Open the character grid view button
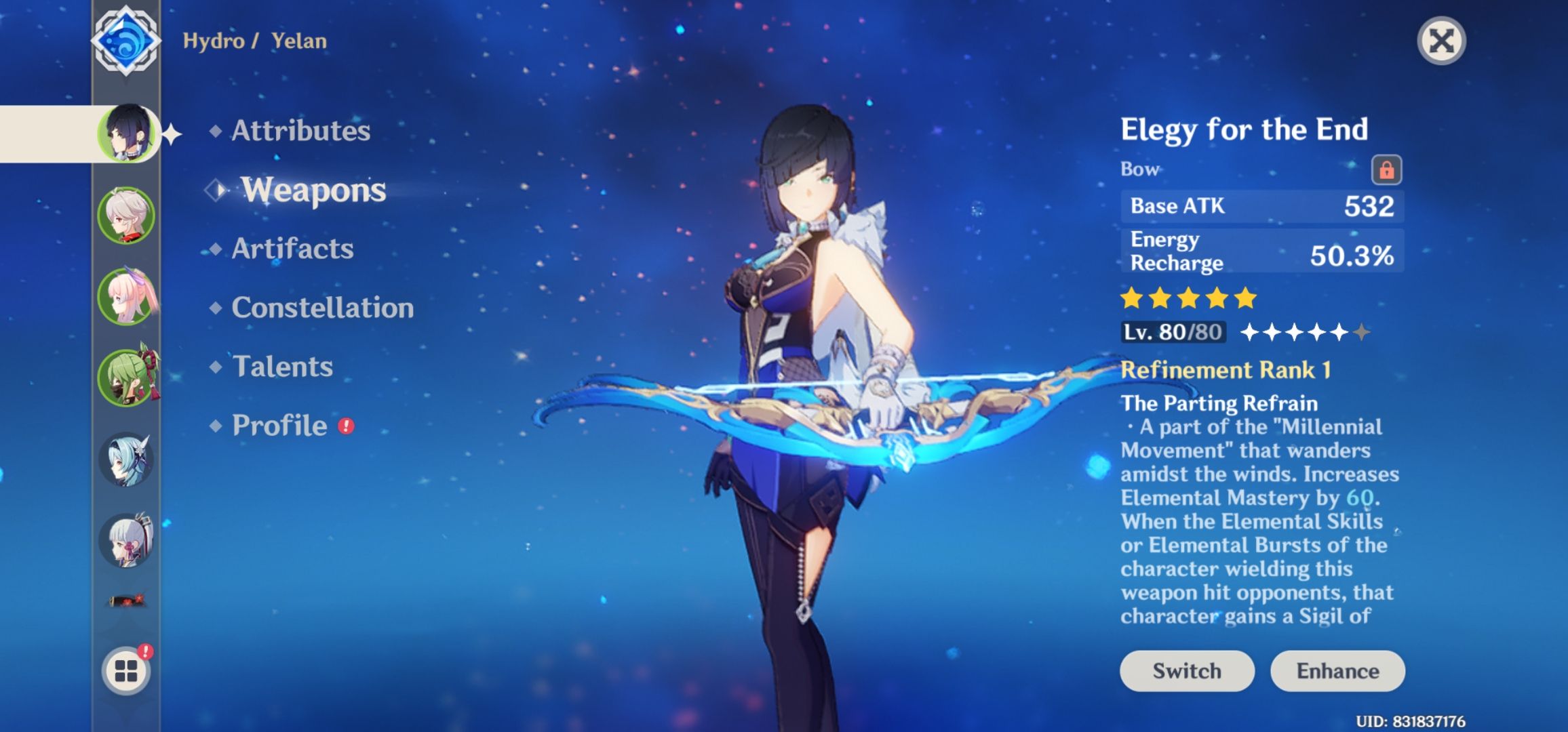This screenshot has height=732, width=1568. pyautogui.click(x=127, y=671)
